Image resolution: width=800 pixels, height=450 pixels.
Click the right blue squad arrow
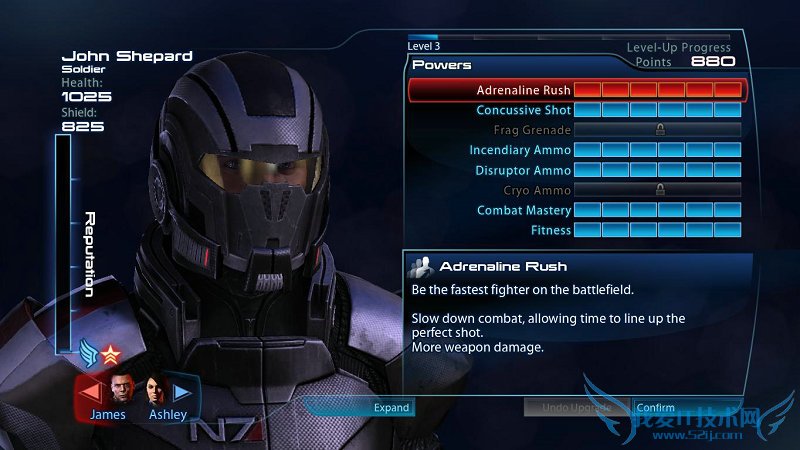click(183, 391)
